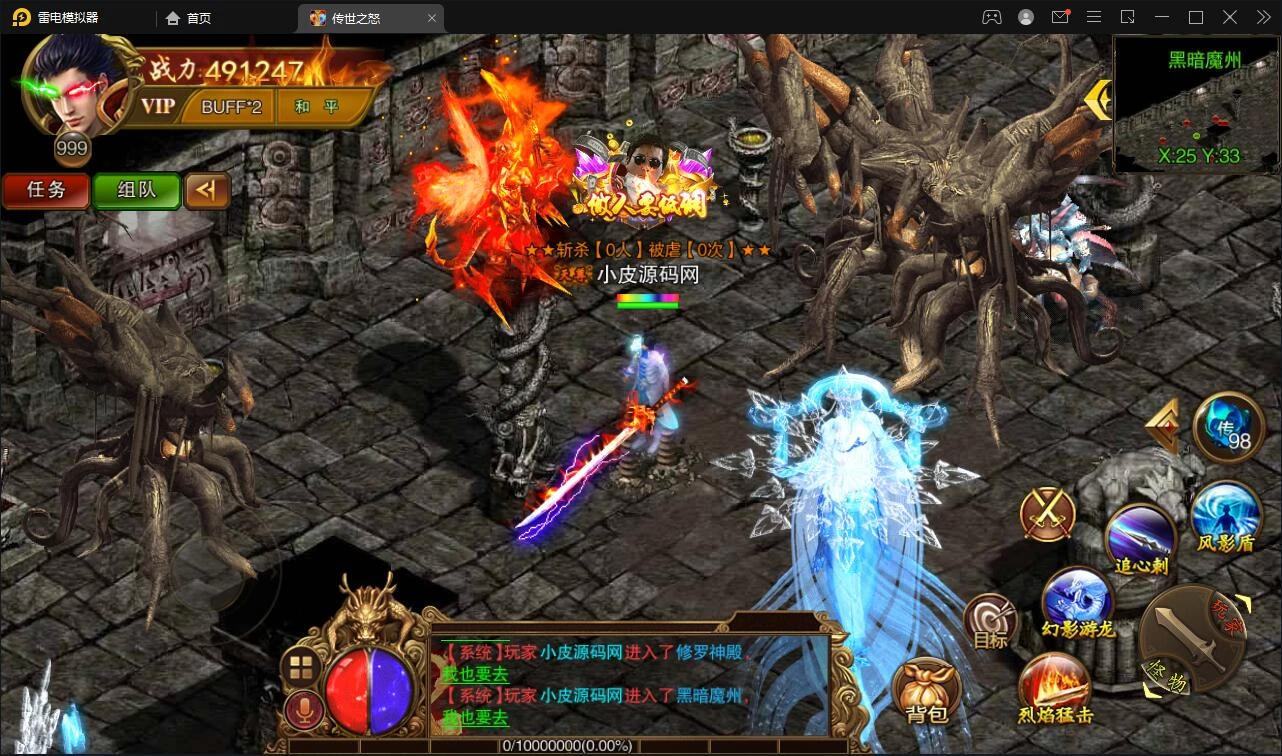
Task: Toggle the crossed swords auto-battle icon
Action: 1047,515
